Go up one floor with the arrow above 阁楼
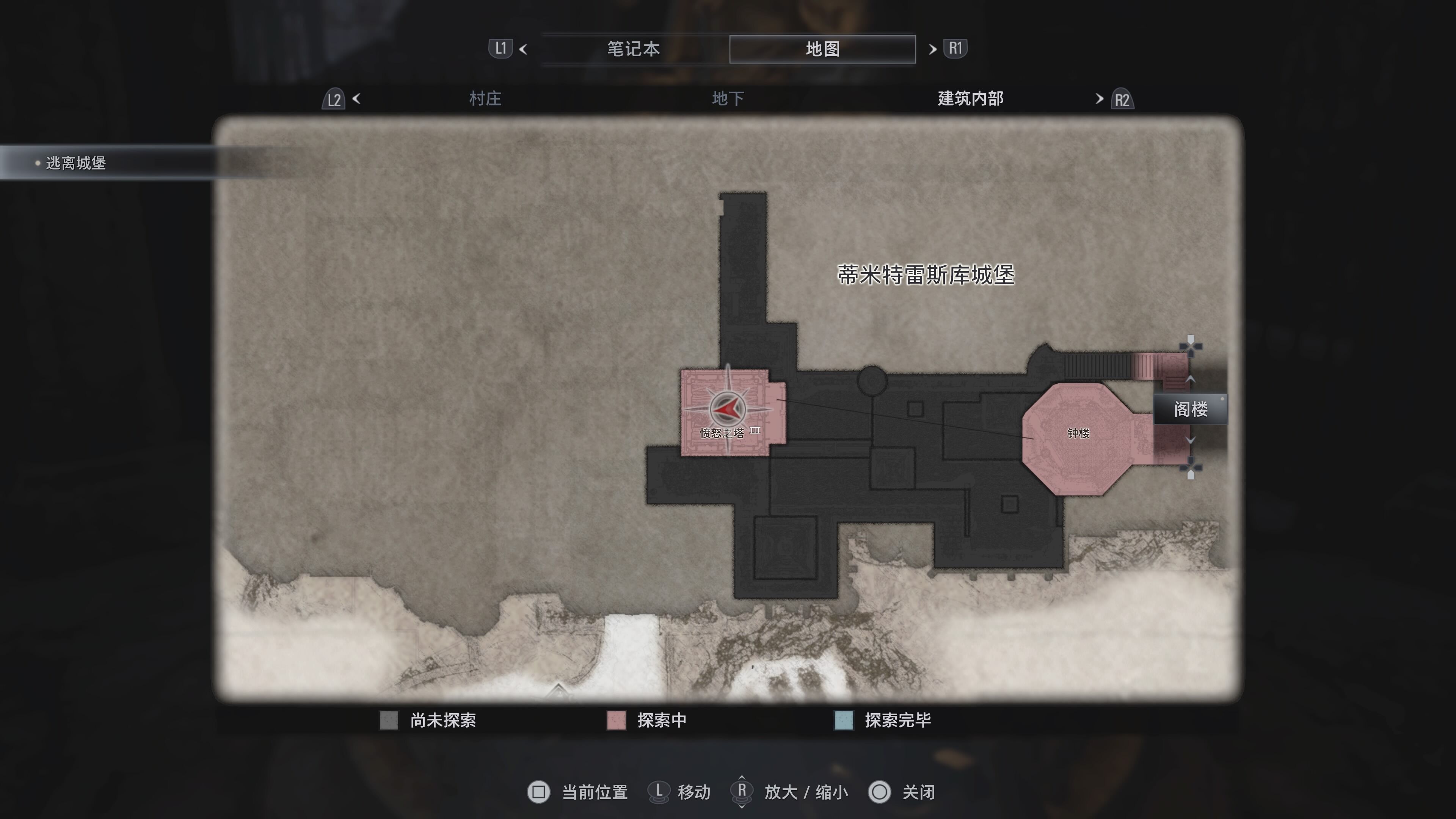 [x=1190, y=379]
